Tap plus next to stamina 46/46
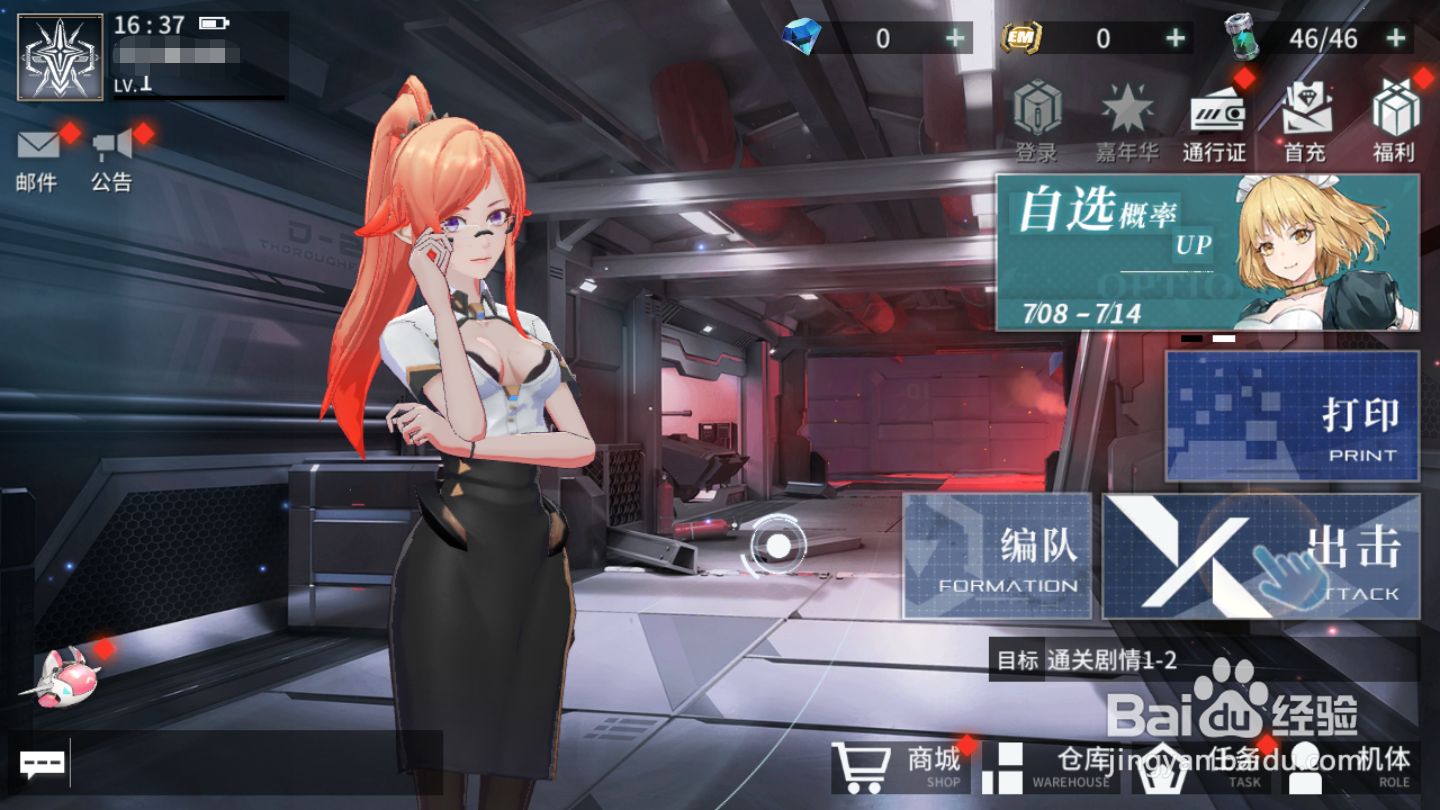The width and height of the screenshot is (1440, 810). click(1394, 38)
